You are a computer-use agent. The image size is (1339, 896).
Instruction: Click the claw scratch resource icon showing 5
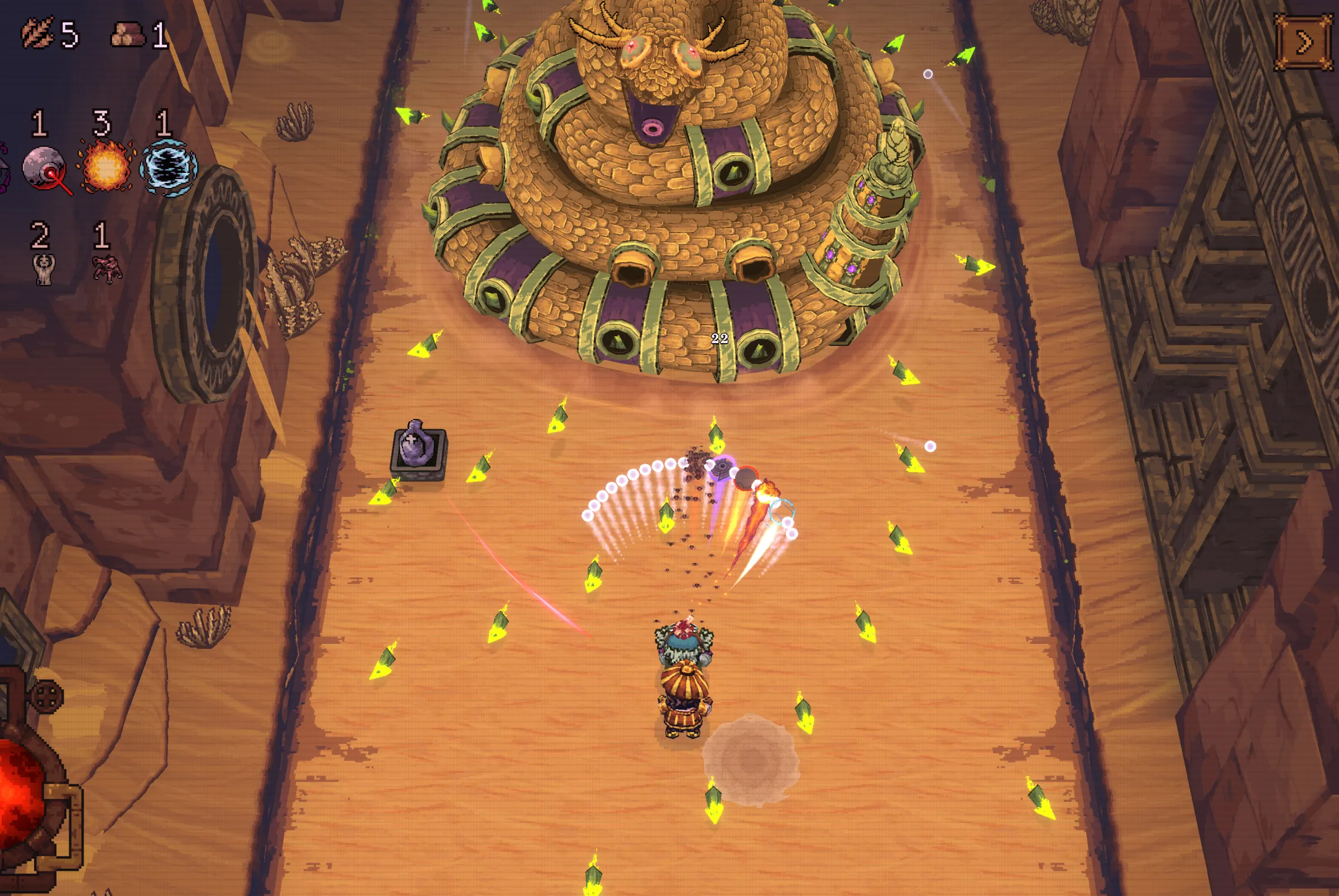click(x=37, y=33)
